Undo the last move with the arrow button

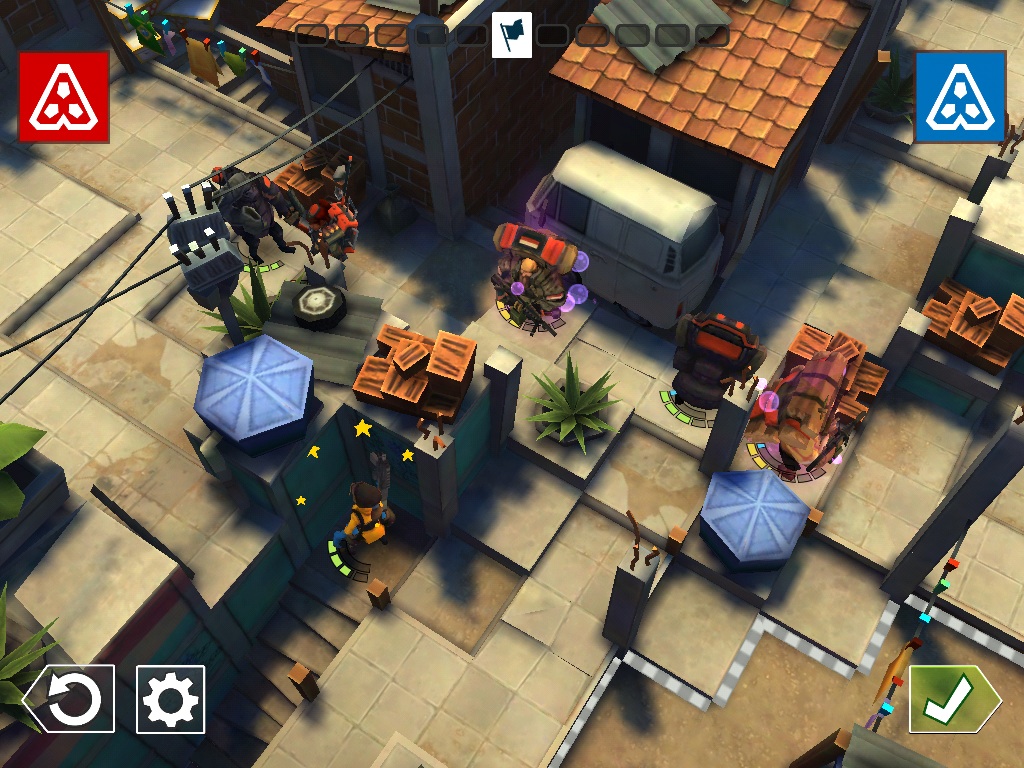point(70,699)
